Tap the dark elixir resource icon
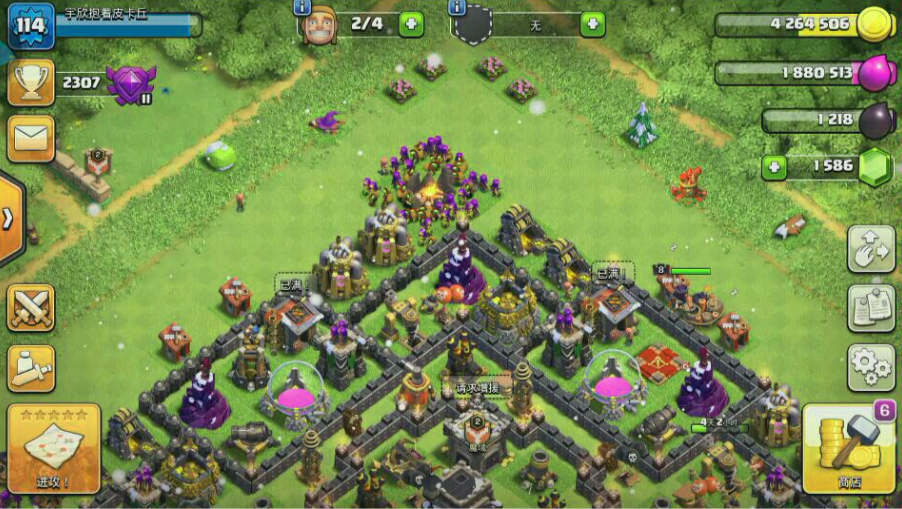902x509 pixels. (x=874, y=121)
